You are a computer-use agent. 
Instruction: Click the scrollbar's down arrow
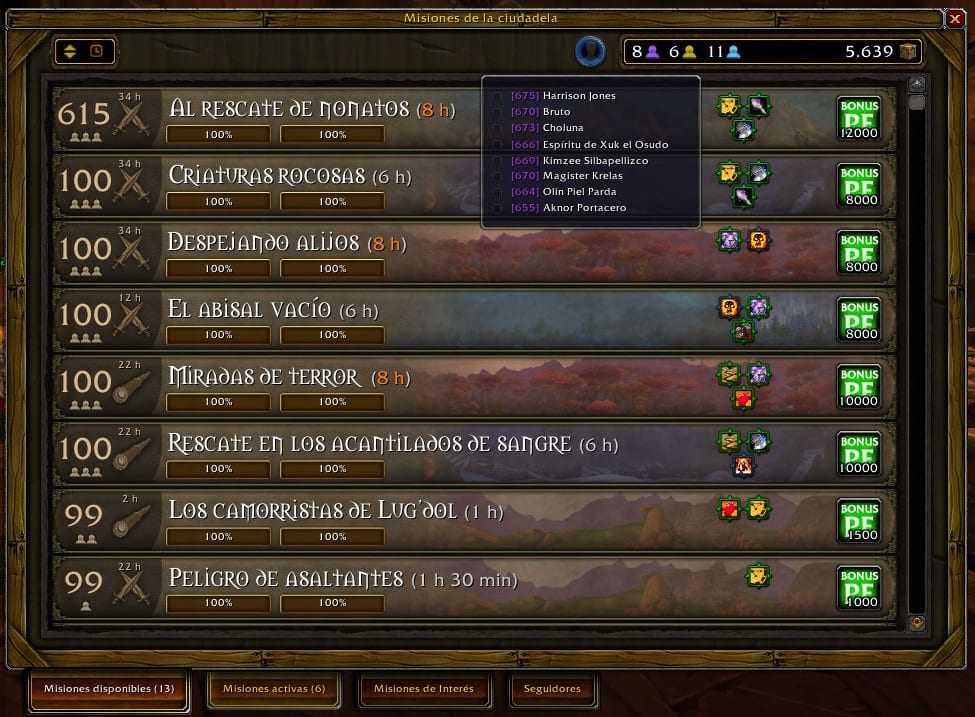[917, 622]
